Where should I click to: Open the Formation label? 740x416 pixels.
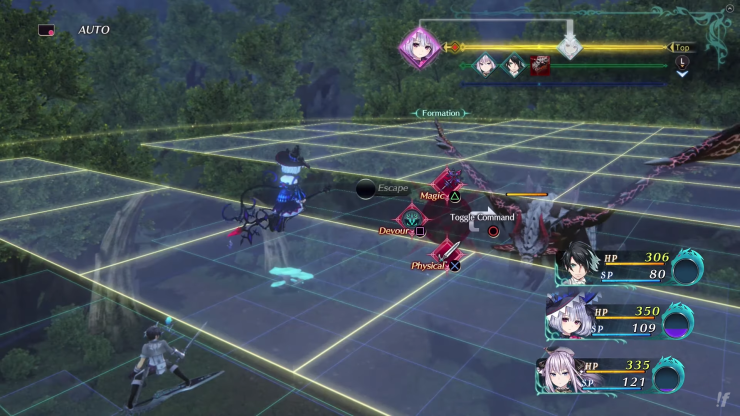click(440, 113)
